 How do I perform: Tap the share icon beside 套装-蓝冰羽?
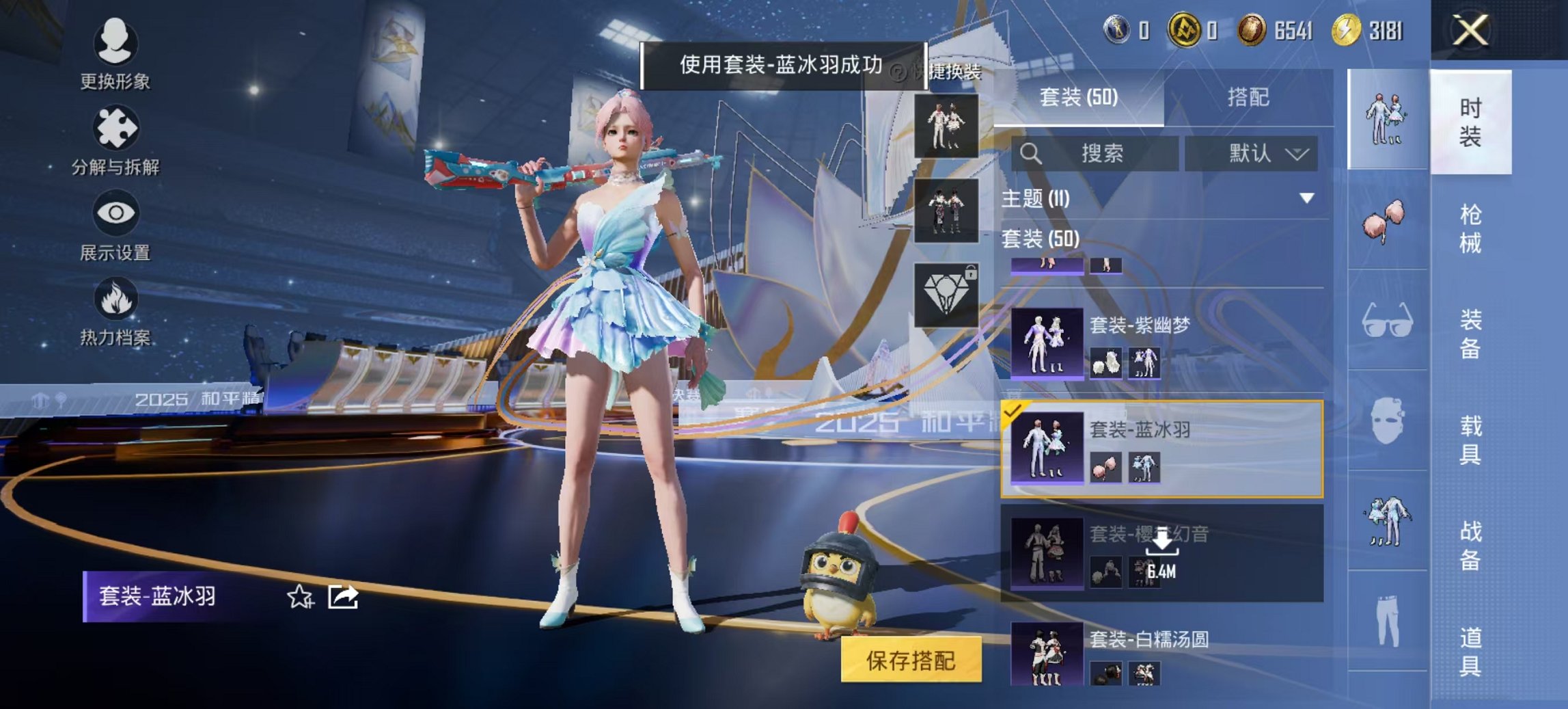345,598
